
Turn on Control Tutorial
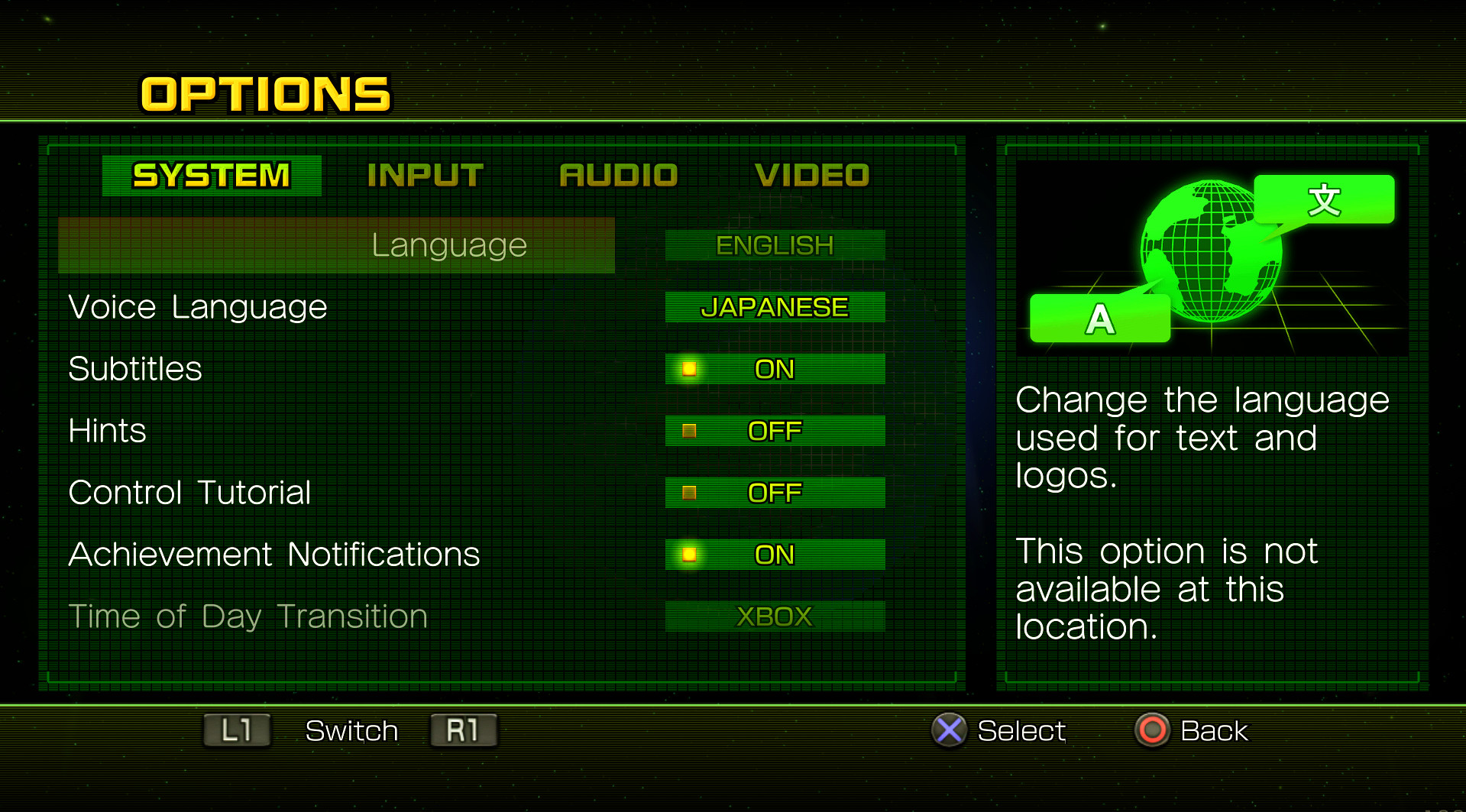[x=774, y=493]
